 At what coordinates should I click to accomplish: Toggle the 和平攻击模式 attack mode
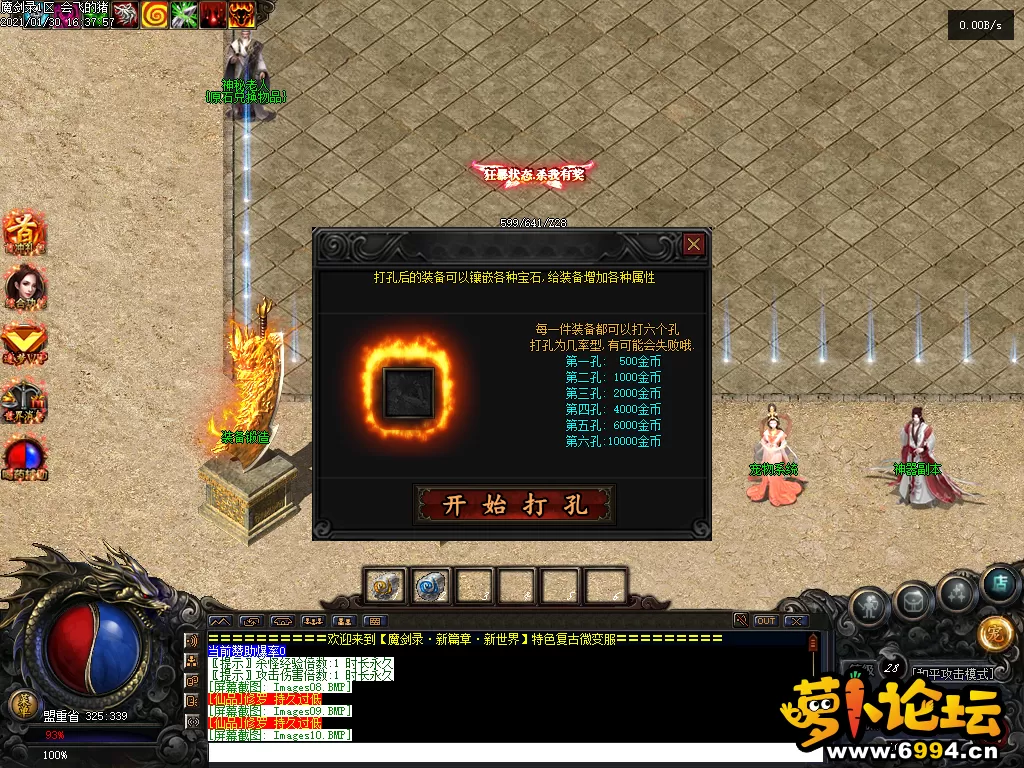(951, 674)
